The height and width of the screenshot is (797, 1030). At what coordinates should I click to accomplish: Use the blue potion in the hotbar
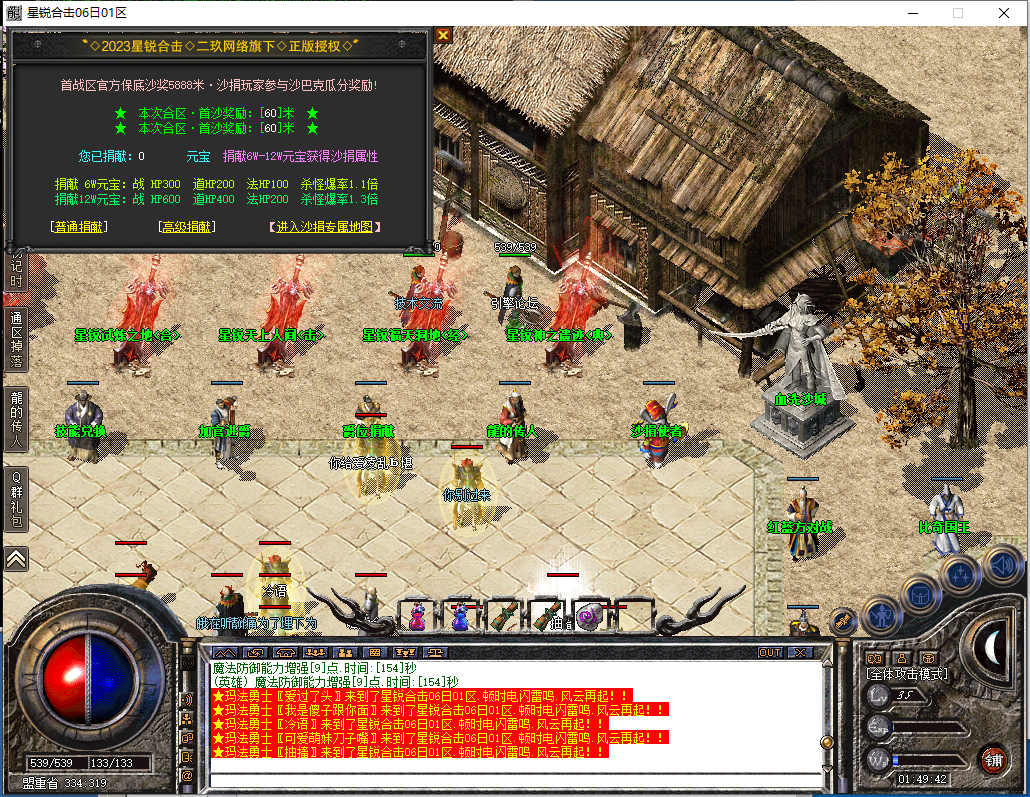point(460,616)
